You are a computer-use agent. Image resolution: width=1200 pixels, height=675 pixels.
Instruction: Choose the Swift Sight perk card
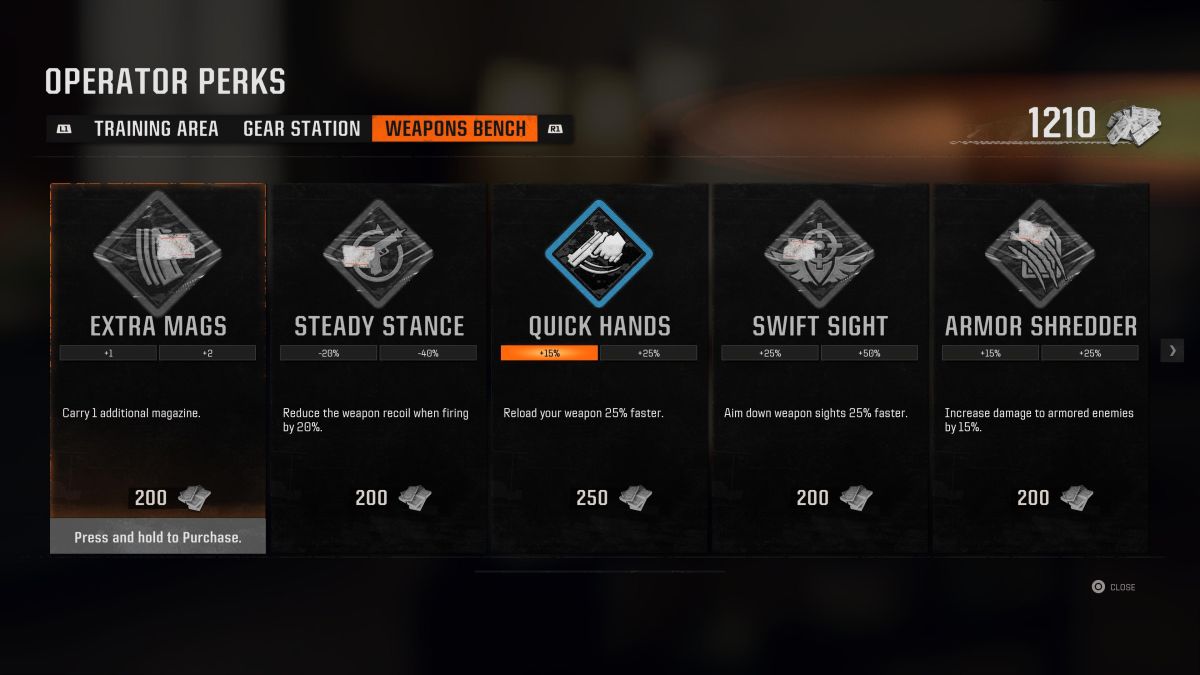click(x=820, y=350)
